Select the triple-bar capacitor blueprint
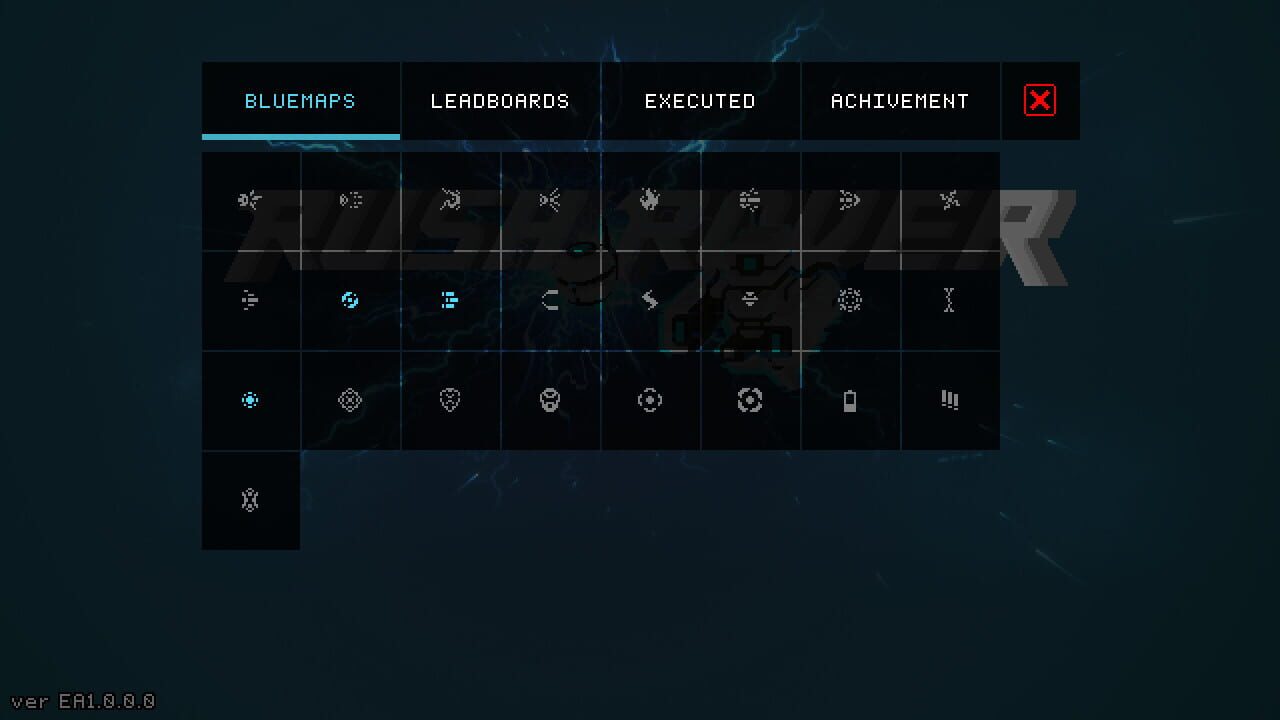 [950, 400]
